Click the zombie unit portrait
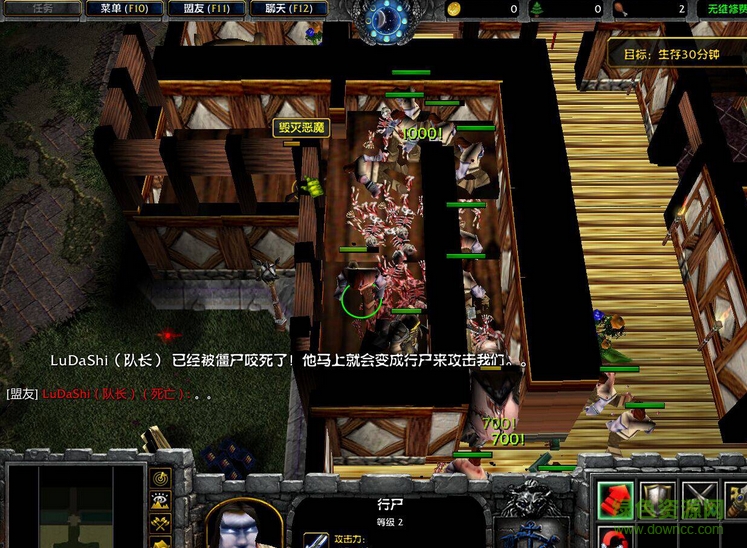The image size is (747, 548). [x=243, y=524]
